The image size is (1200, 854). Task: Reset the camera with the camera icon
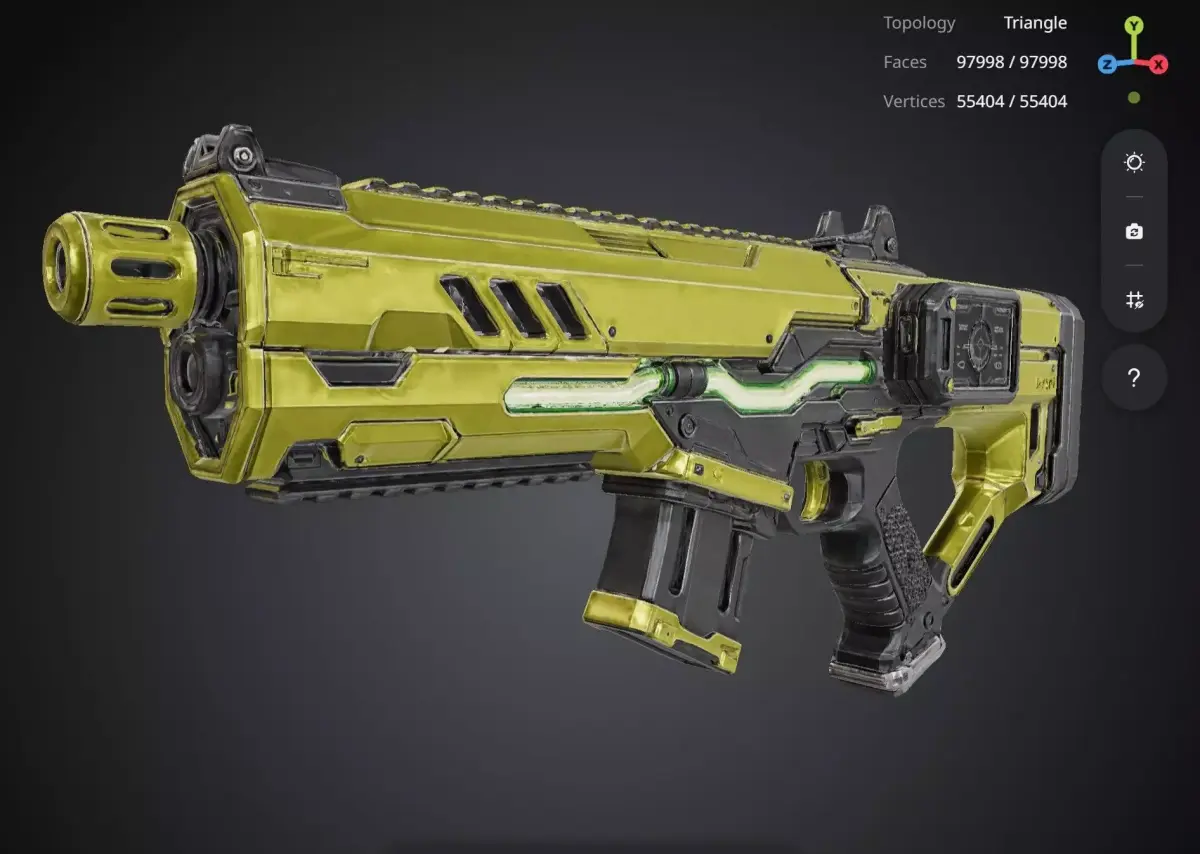pyautogui.click(x=1134, y=231)
